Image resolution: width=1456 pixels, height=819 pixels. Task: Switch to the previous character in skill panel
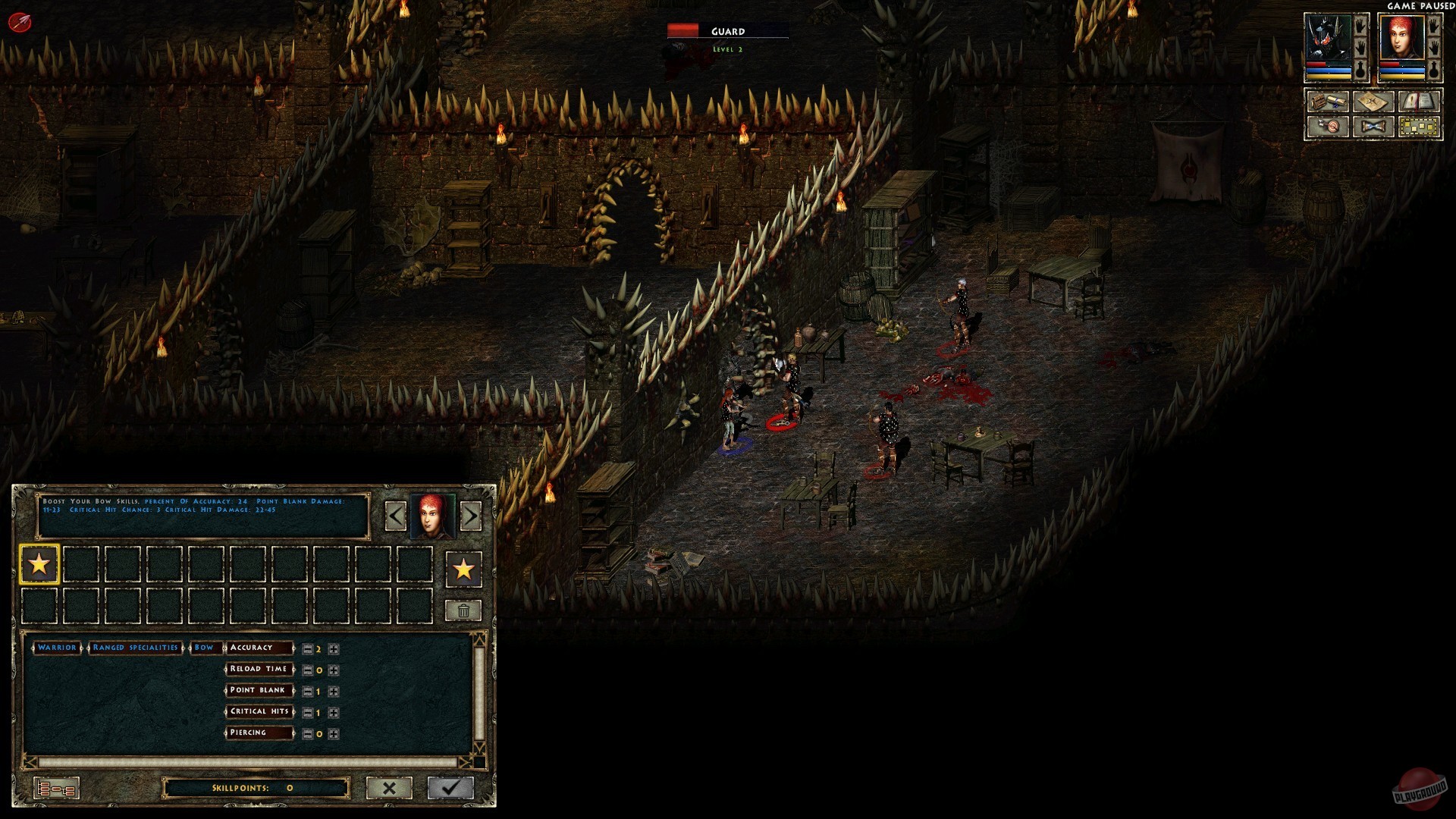tap(396, 516)
